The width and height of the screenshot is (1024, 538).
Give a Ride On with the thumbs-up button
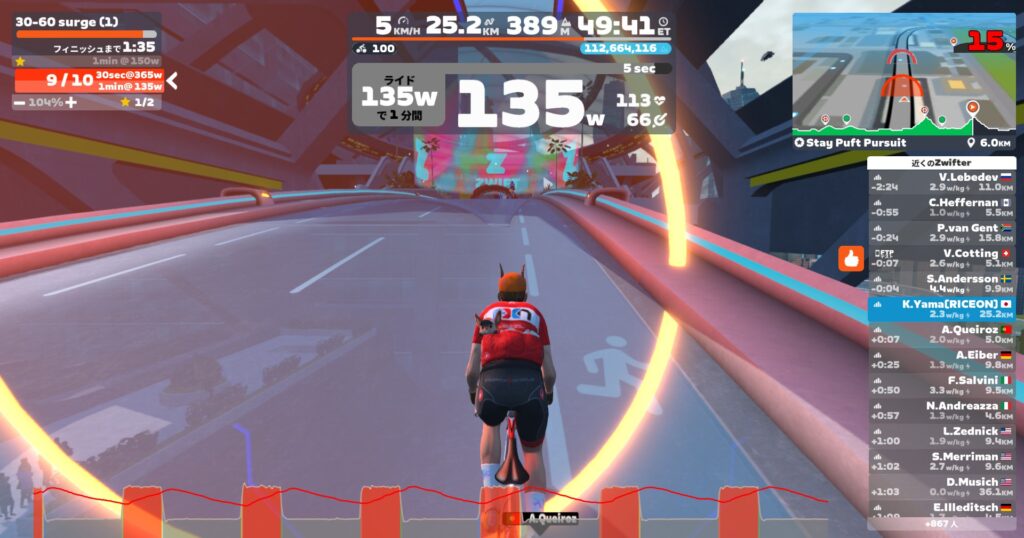851,259
